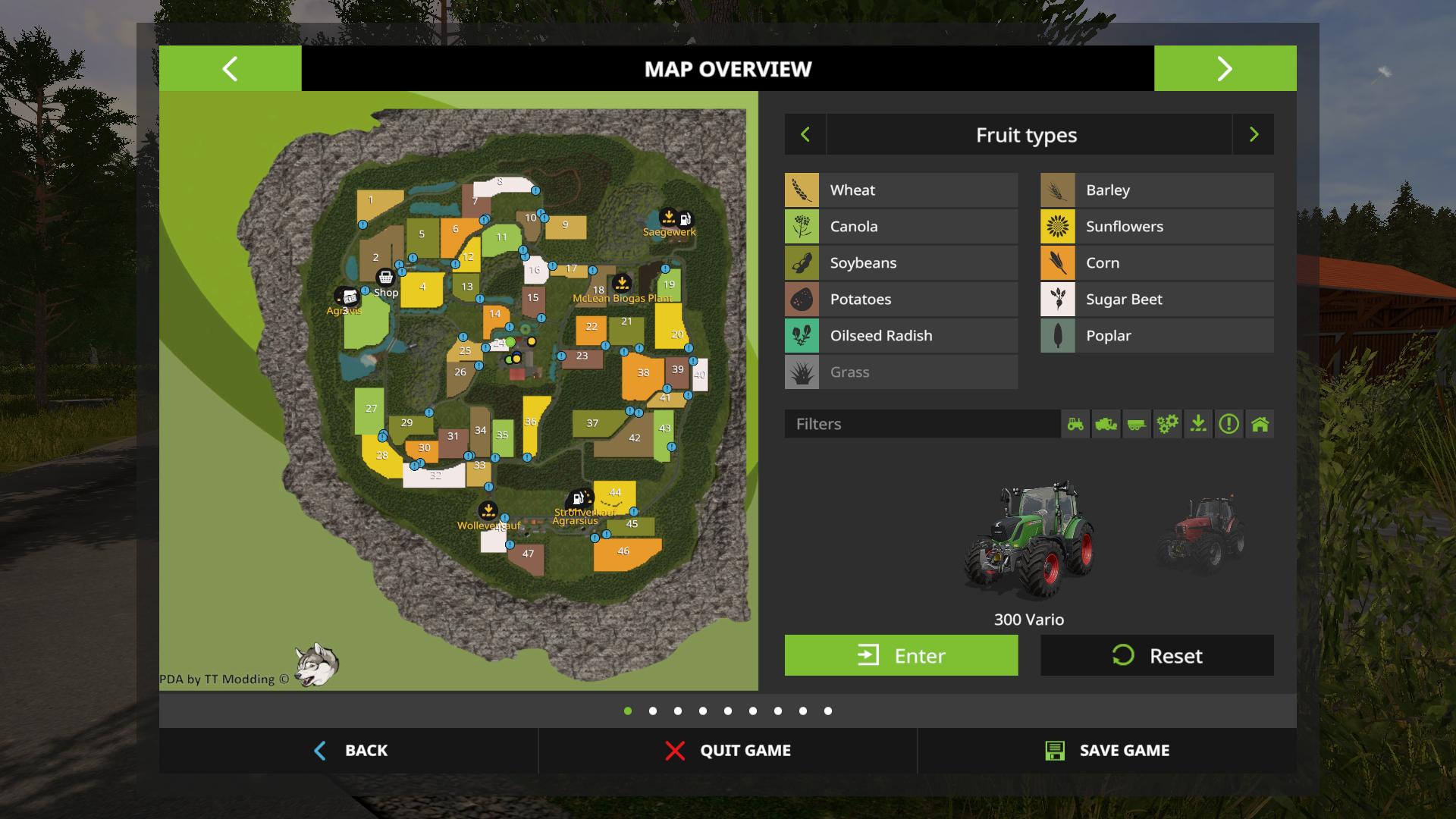The image size is (1456, 819).
Task: Toggle the tractor vehicles filter icon
Action: [x=1075, y=424]
